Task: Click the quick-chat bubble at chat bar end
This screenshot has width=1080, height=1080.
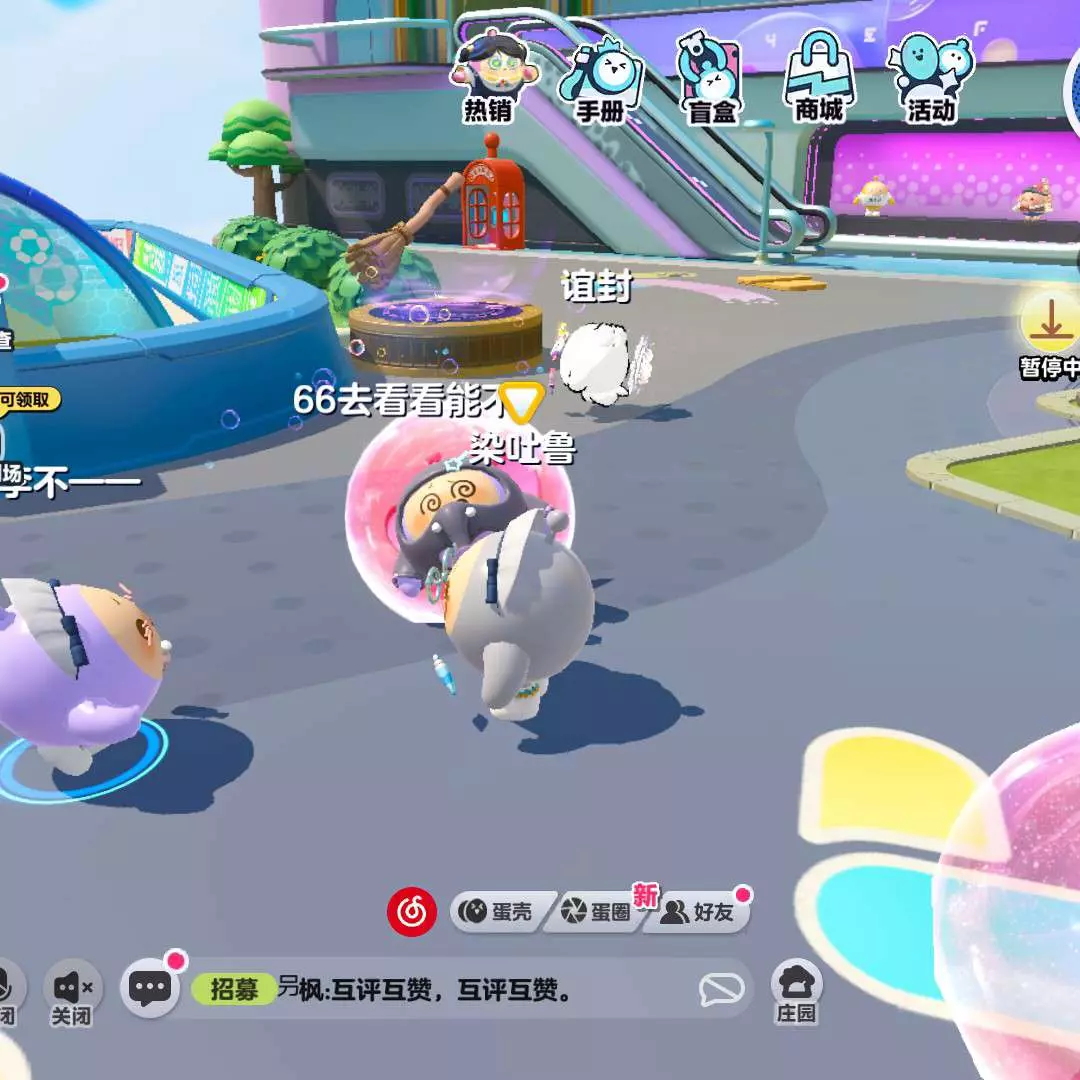Action: coord(721,990)
